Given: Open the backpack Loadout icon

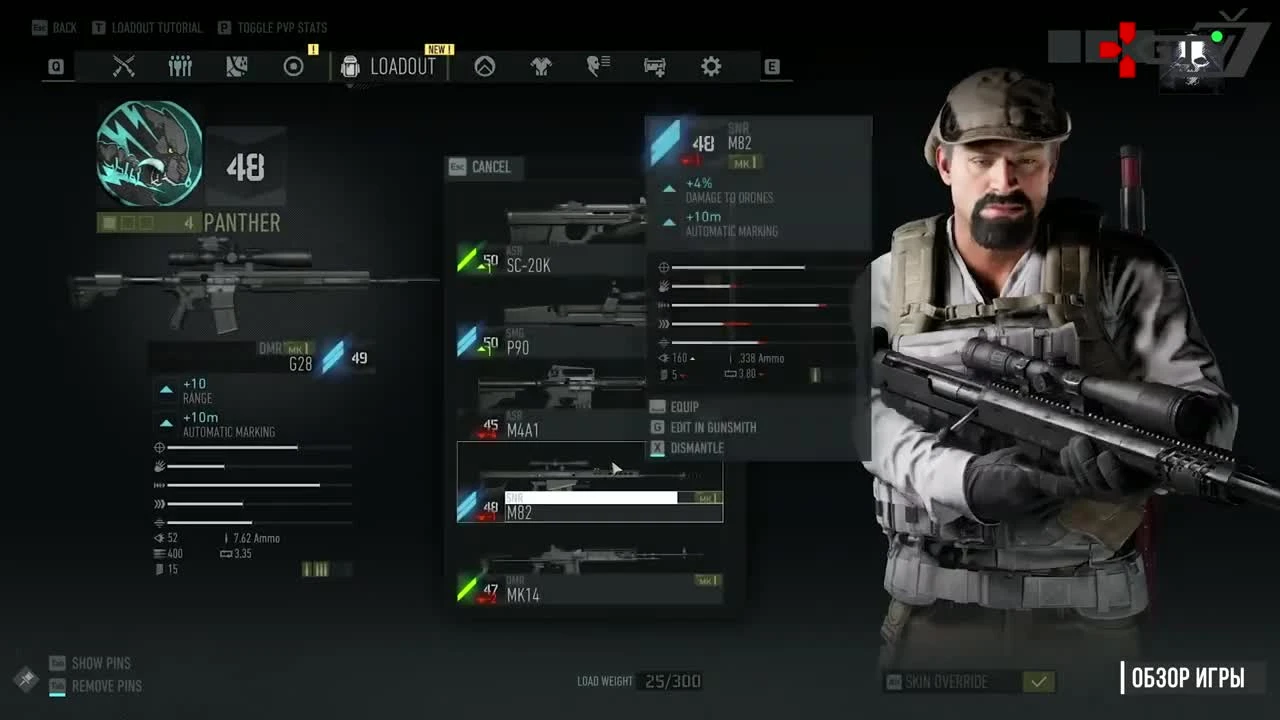Looking at the screenshot, I should (x=349, y=66).
